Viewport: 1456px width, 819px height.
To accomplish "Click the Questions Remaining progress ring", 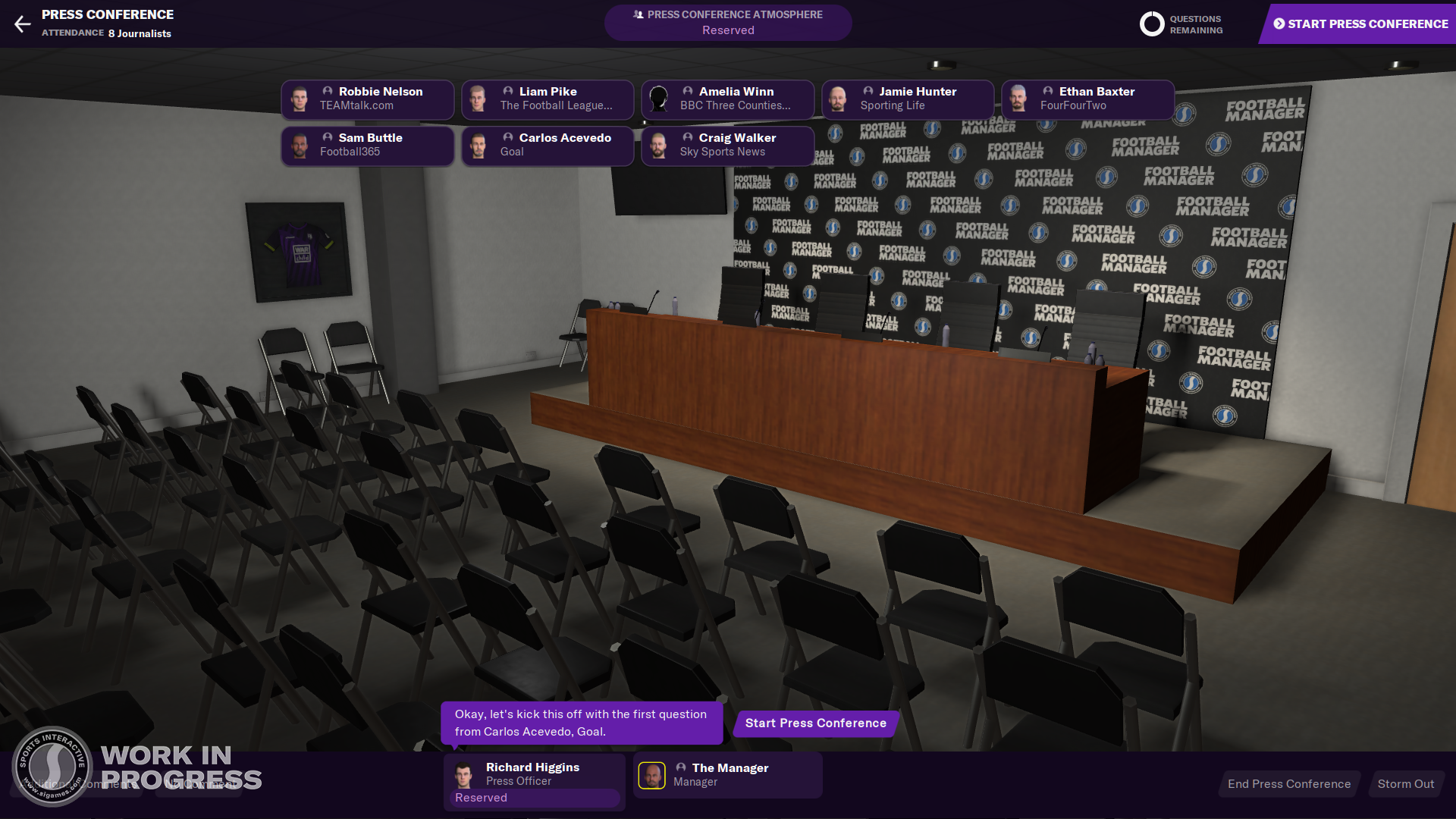I will pos(1151,24).
